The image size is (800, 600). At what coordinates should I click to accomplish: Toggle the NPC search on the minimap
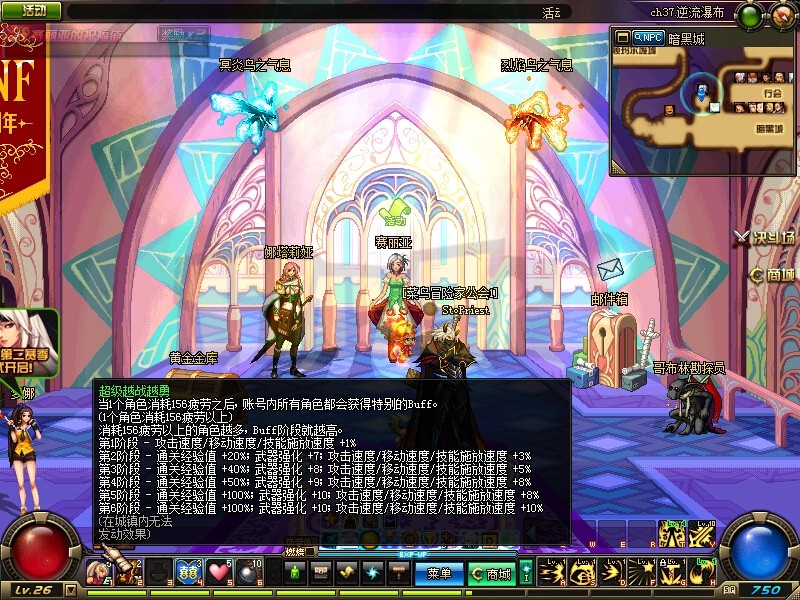tap(649, 37)
